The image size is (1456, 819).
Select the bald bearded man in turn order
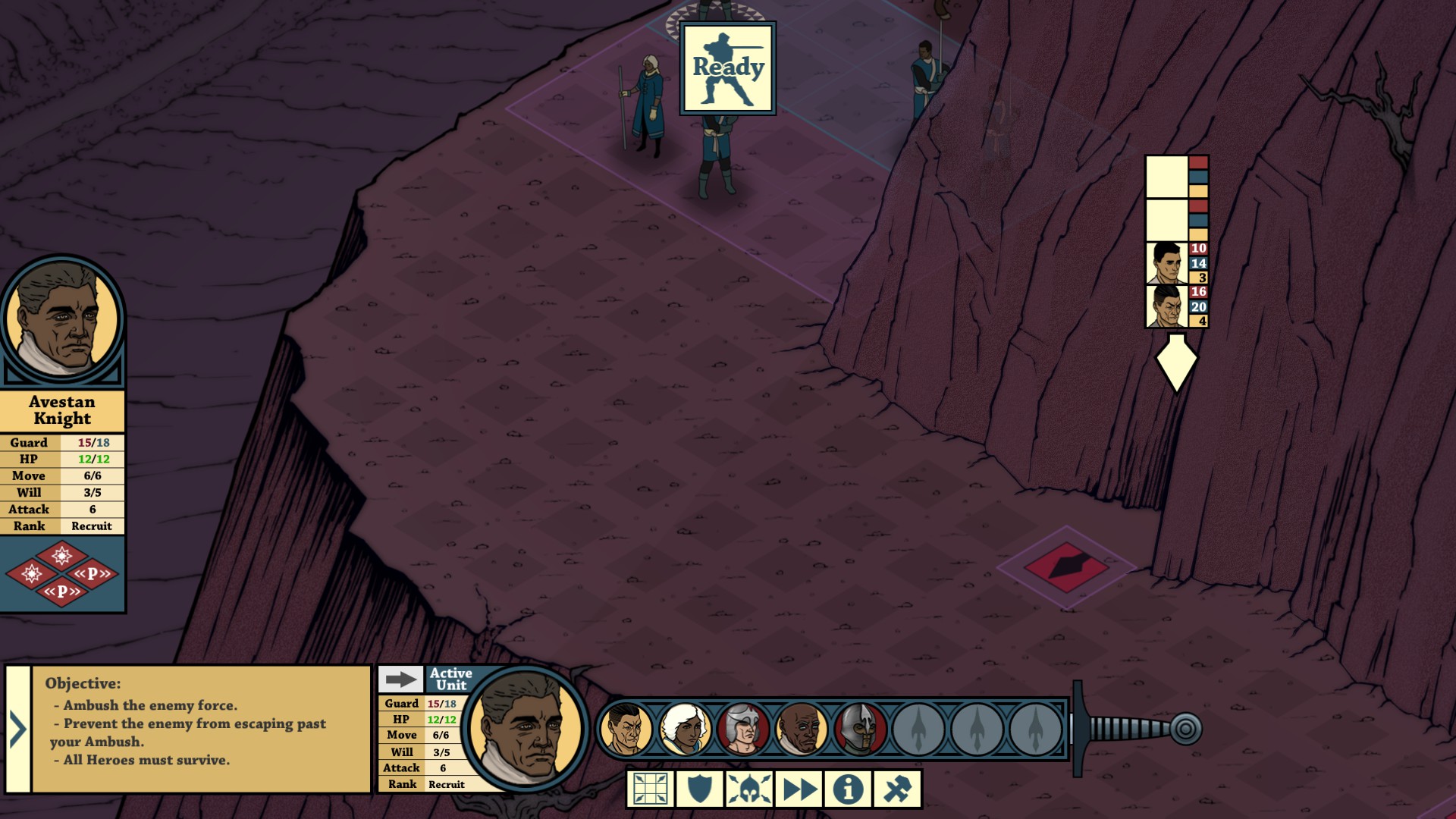(x=801, y=730)
